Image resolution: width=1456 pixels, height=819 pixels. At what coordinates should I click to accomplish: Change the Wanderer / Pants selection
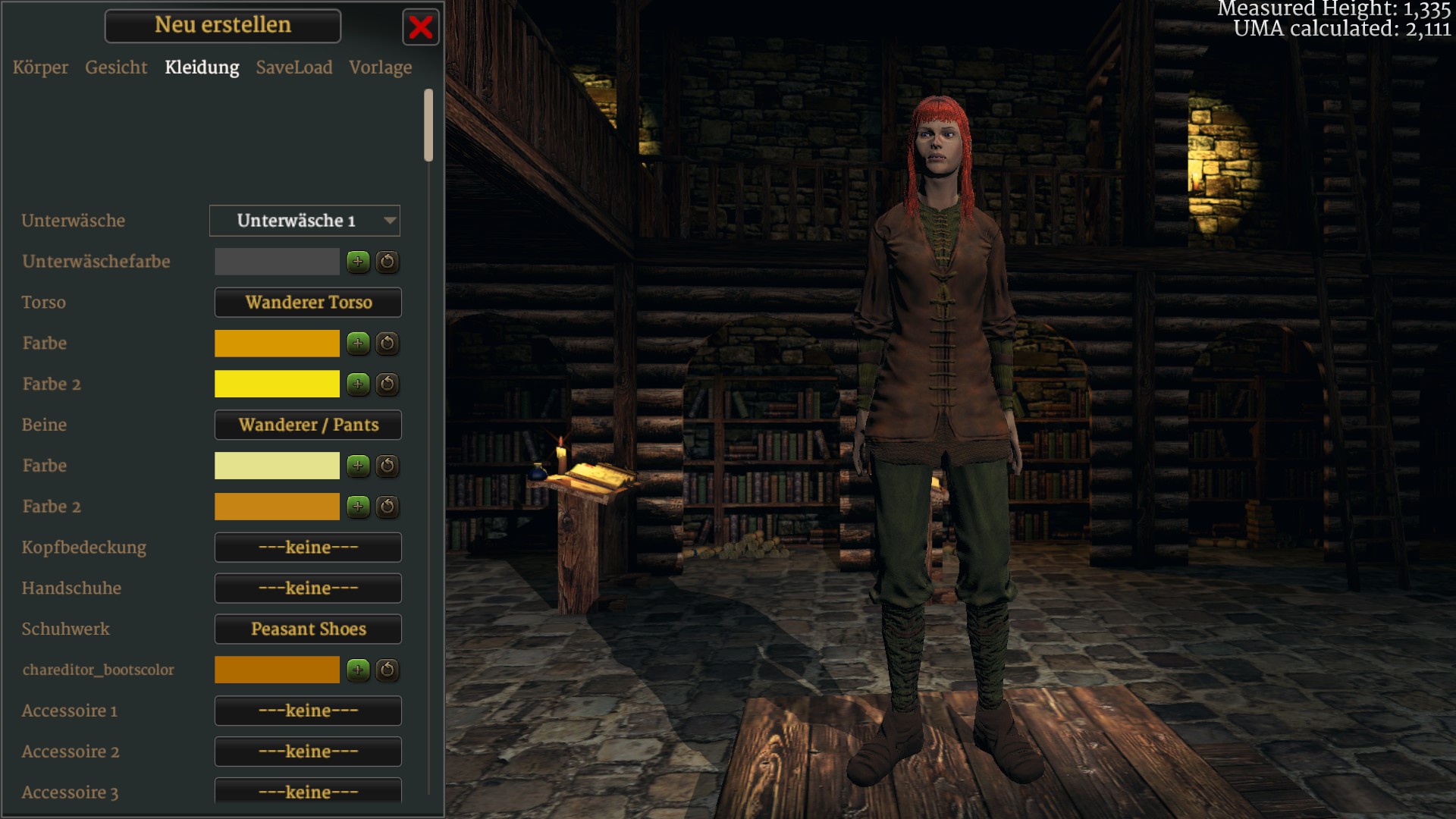[308, 425]
